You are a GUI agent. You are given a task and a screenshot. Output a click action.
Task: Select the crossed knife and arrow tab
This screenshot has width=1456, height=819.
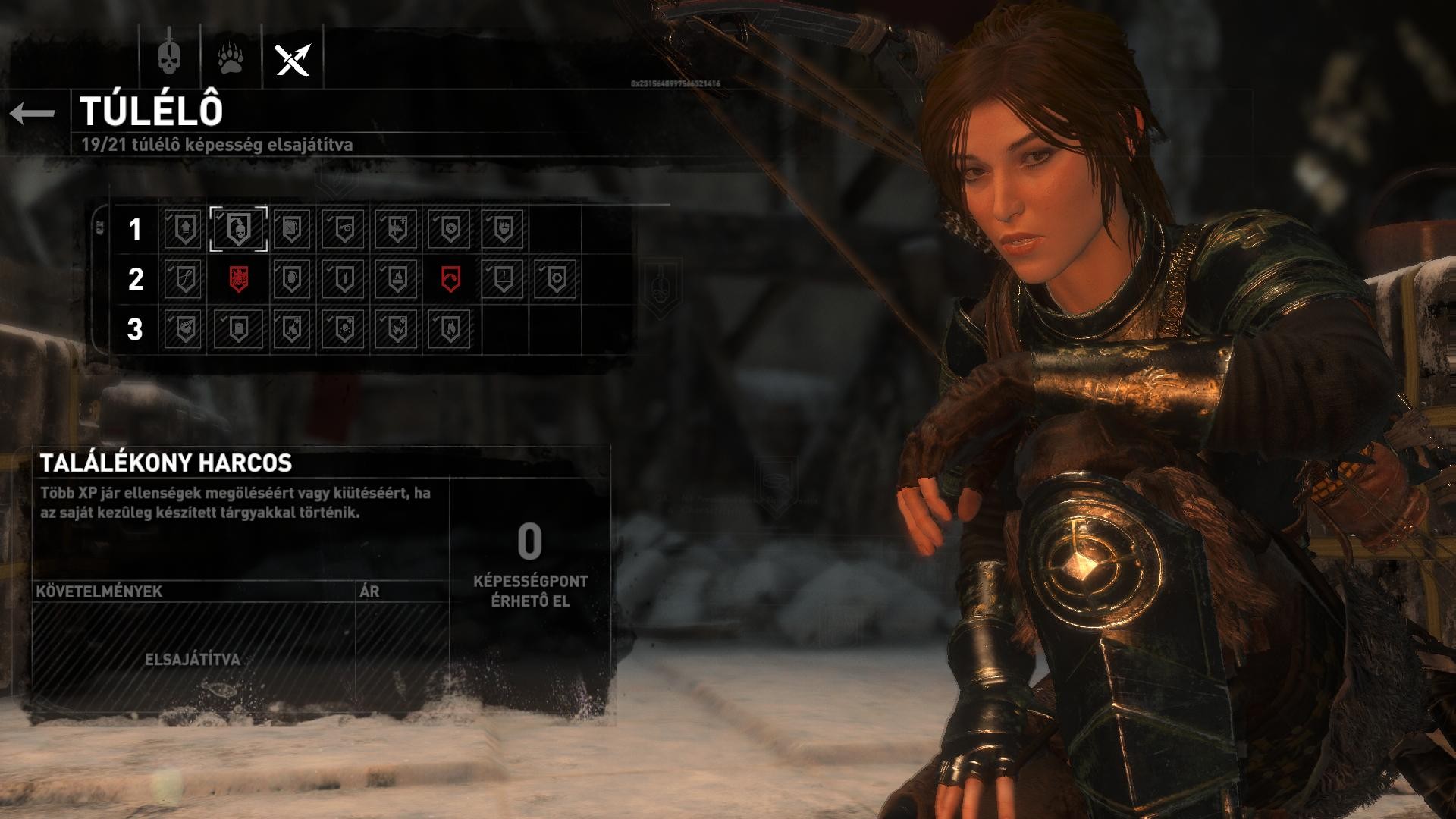293,58
